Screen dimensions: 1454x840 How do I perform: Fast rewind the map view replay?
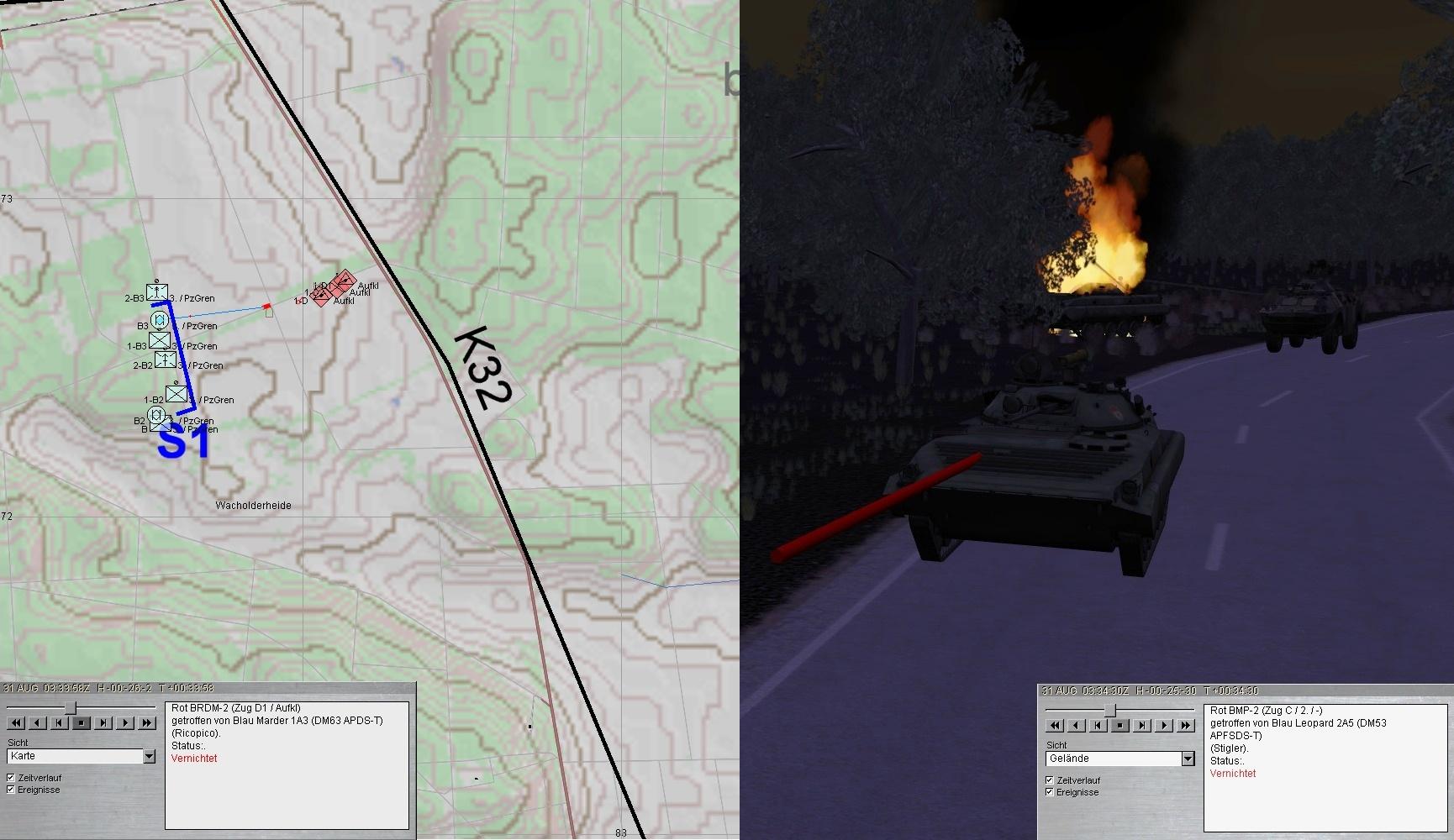click(16, 722)
